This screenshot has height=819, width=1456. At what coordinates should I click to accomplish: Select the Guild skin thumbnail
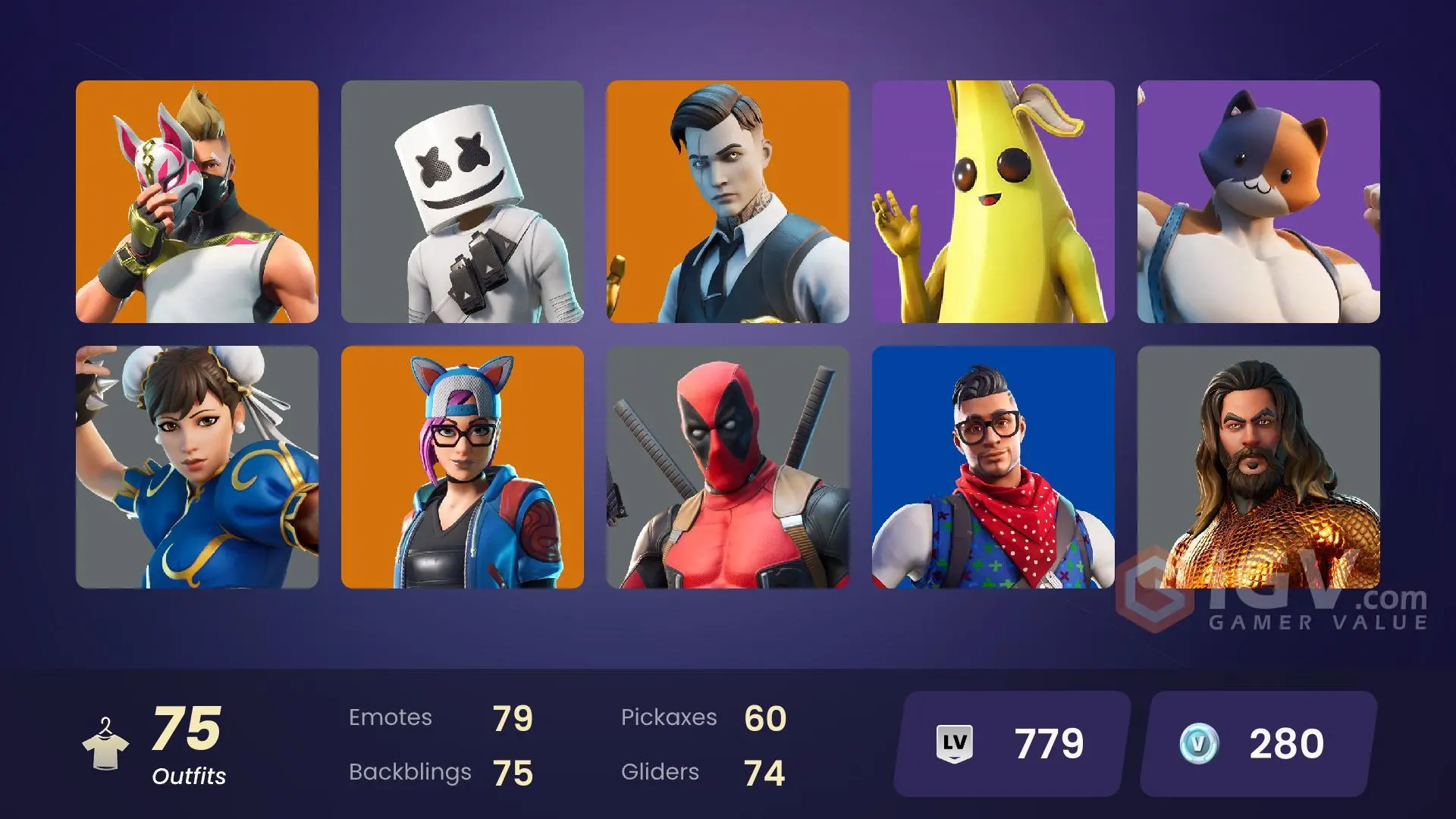[993, 466]
